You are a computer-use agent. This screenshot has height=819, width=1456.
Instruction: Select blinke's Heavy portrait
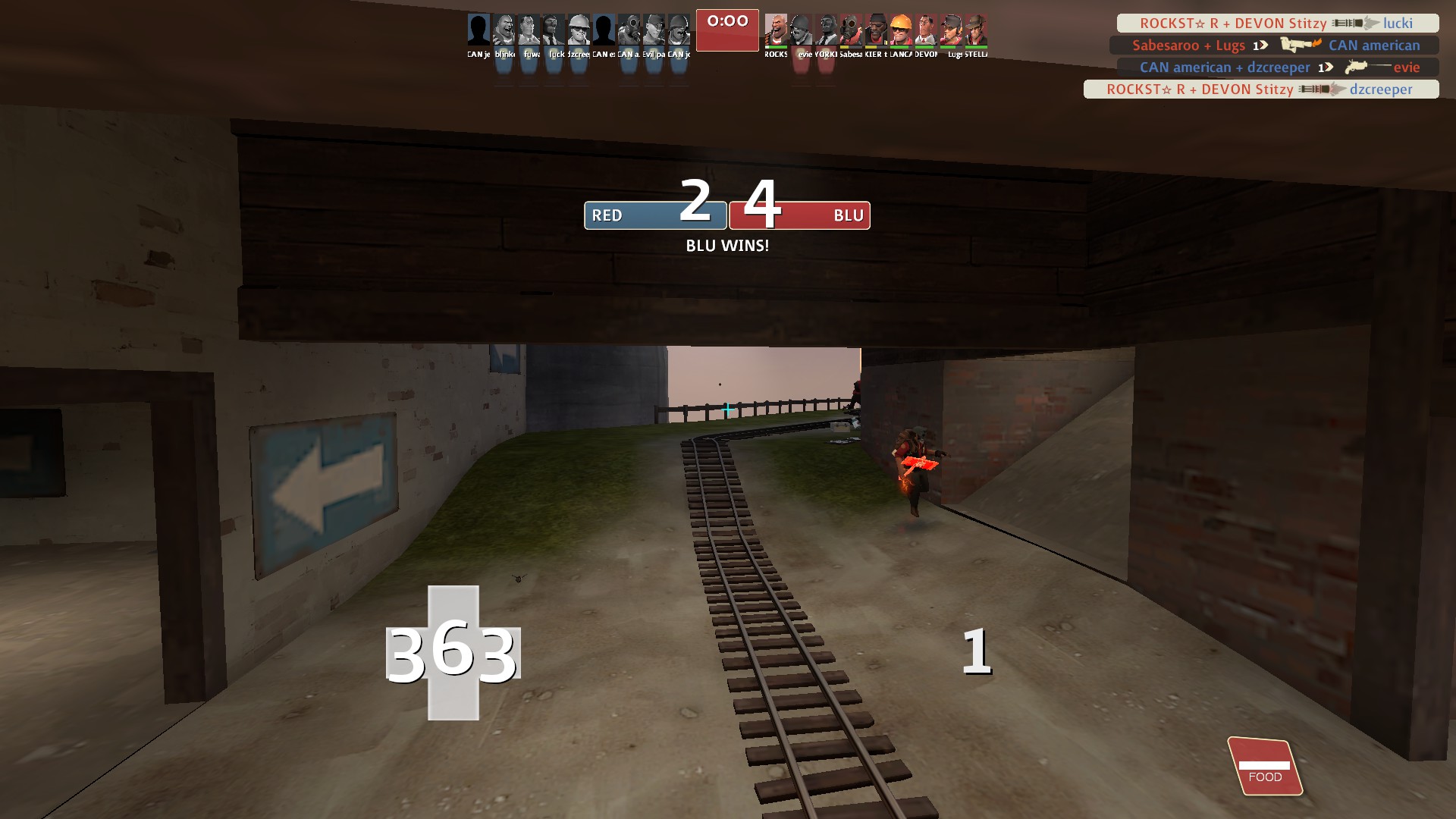click(504, 30)
